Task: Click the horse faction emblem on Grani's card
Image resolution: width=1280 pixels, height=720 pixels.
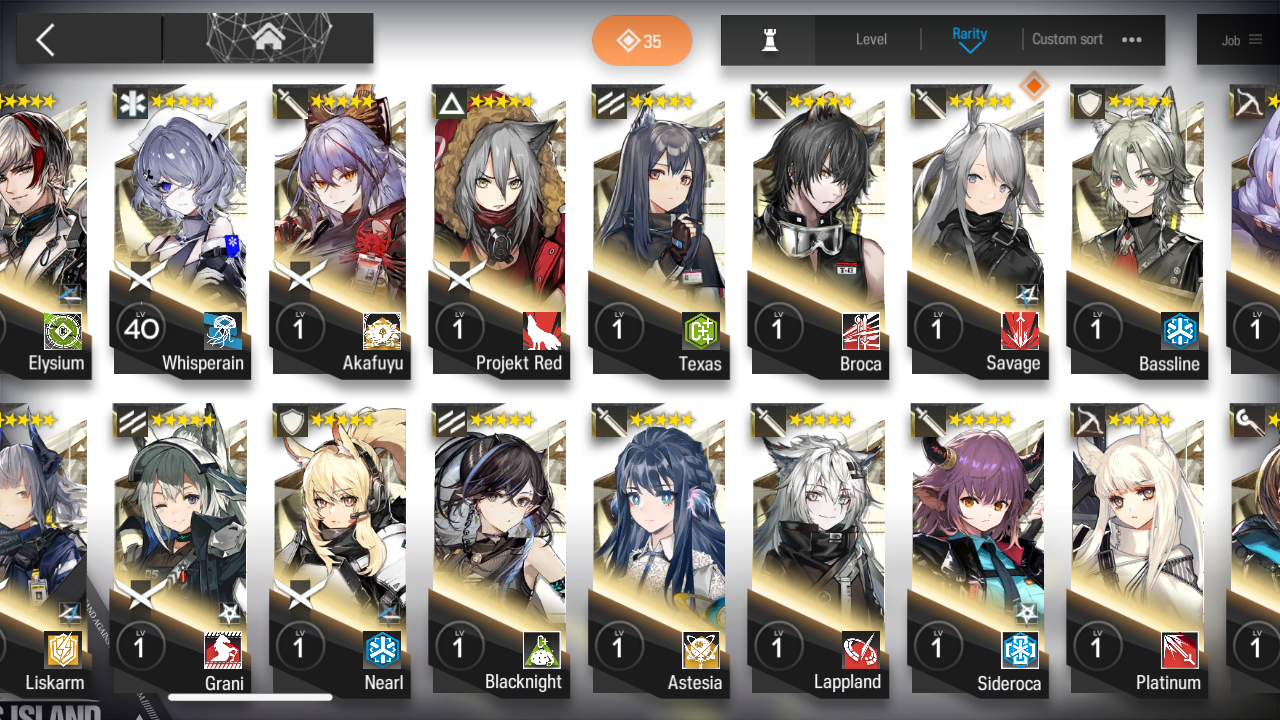Action: pyautogui.click(x=221, y=651)
